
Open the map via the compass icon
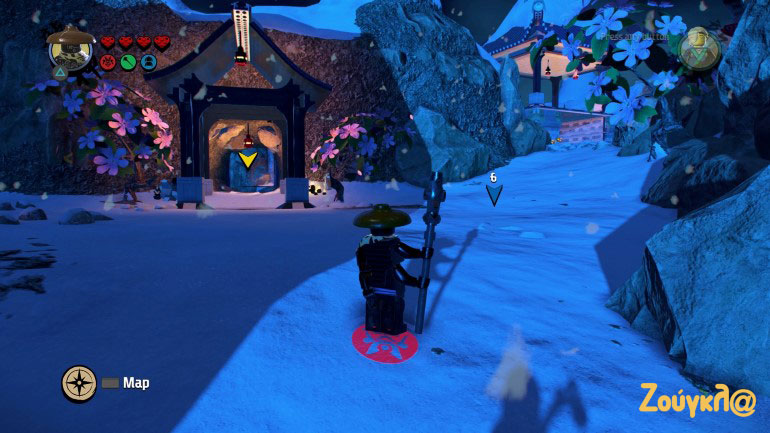coord(79,382)
